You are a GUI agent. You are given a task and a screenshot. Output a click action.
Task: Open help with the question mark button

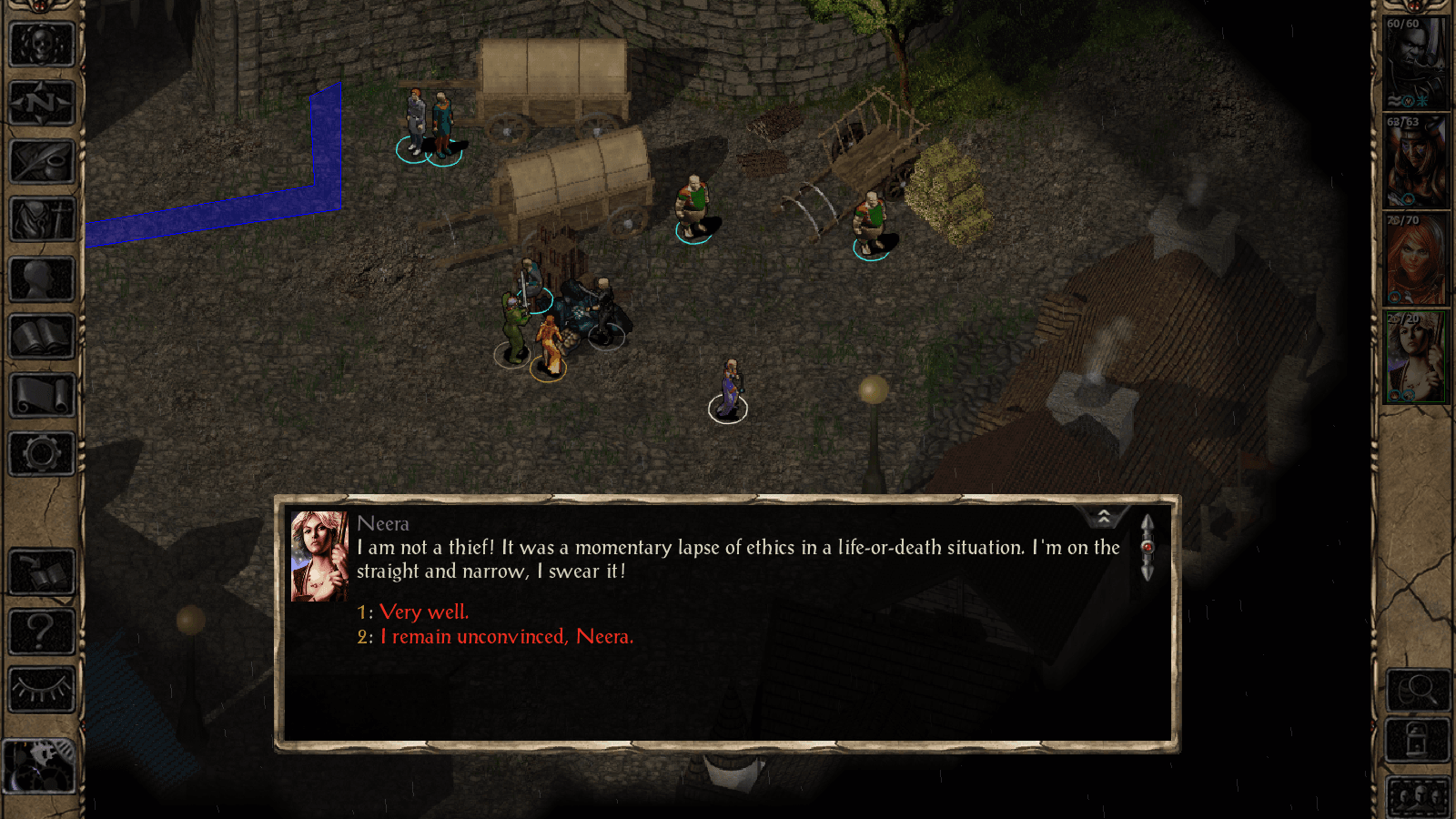click(41, 631)
